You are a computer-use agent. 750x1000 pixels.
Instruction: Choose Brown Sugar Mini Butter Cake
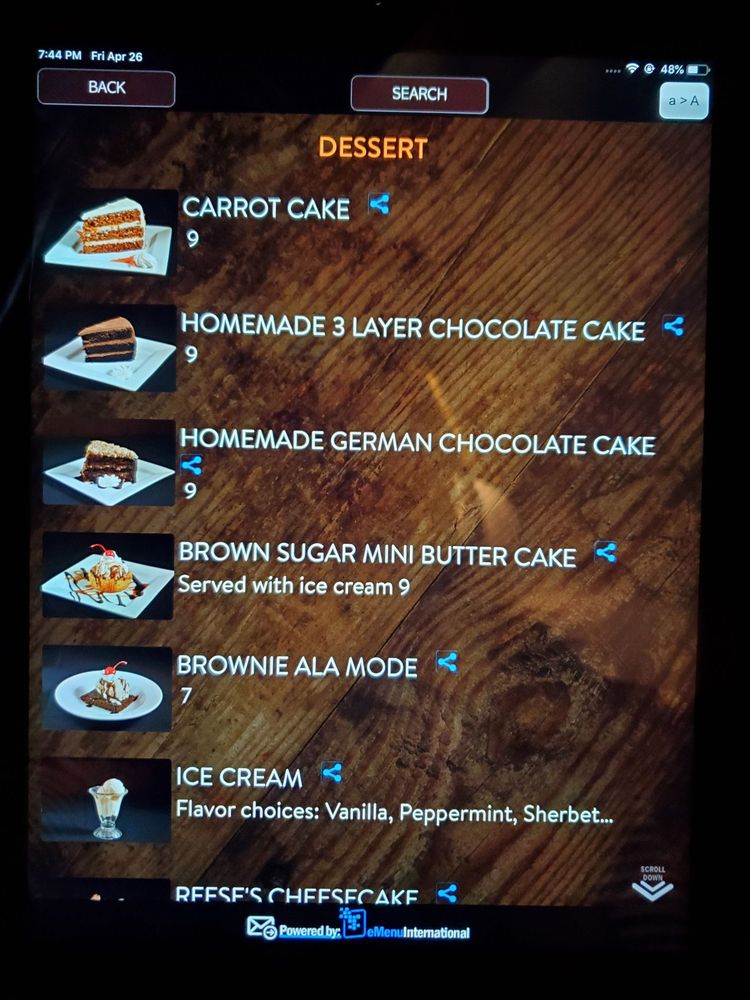[377, 555]
